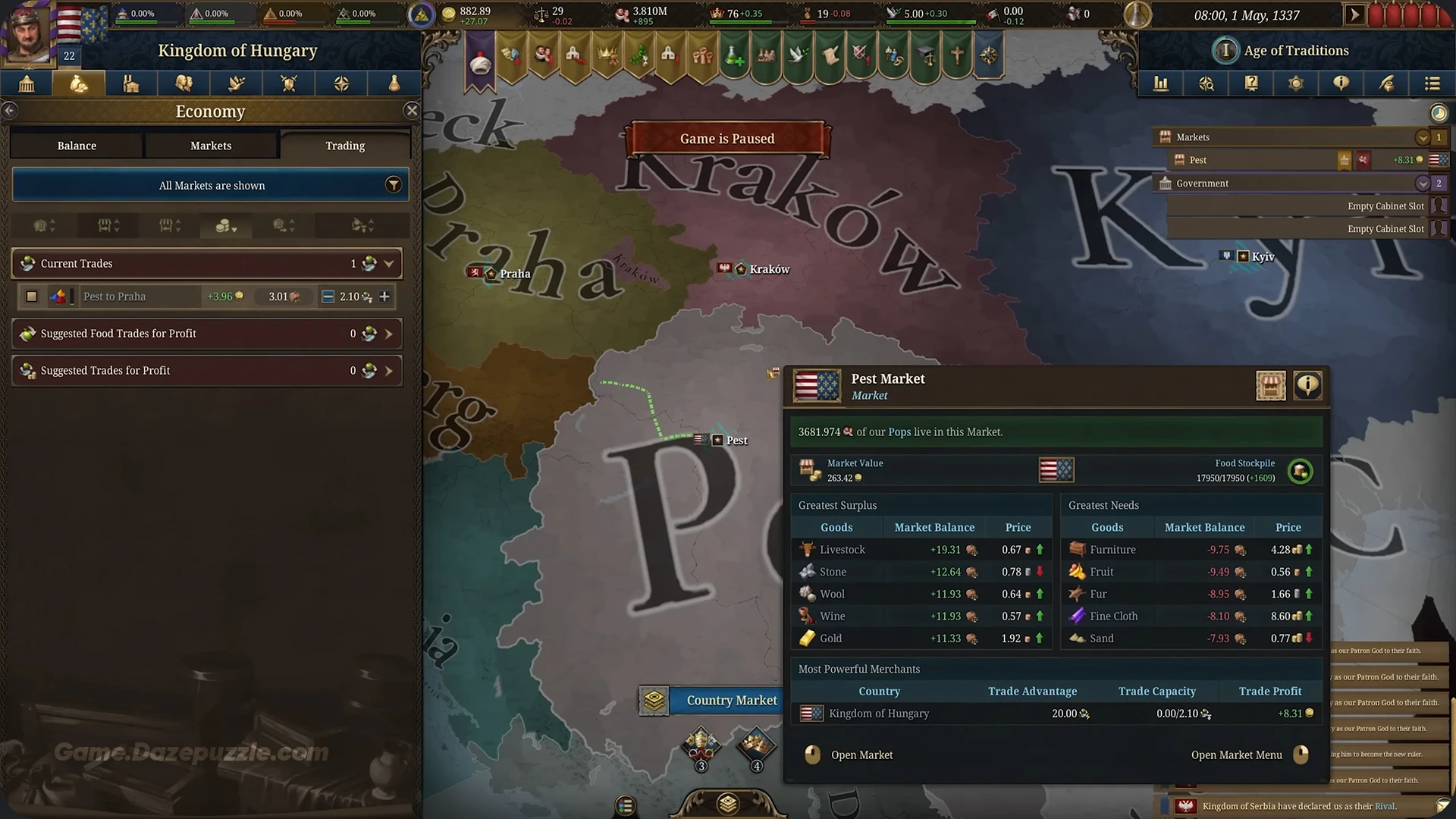
Task: Open the ledger statistics icon top right
Action: pos(1161,83)
